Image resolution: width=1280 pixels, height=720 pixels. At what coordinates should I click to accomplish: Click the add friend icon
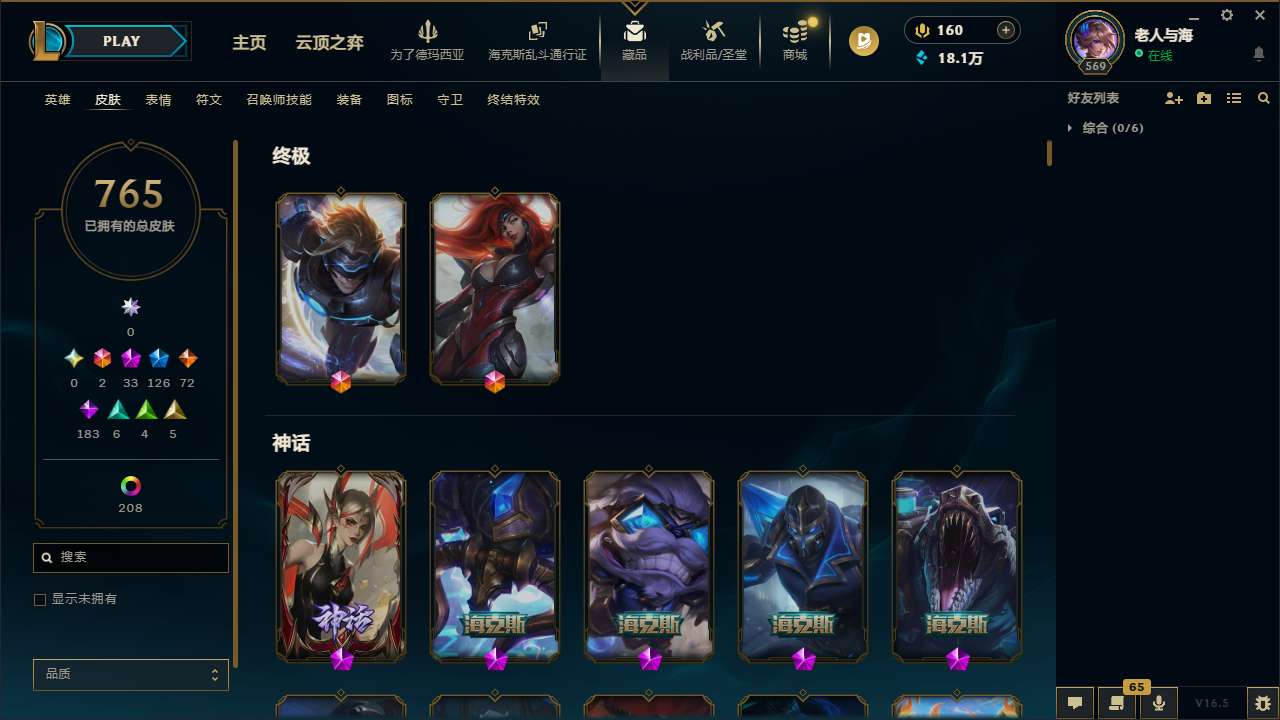(x=1174, y=98)
